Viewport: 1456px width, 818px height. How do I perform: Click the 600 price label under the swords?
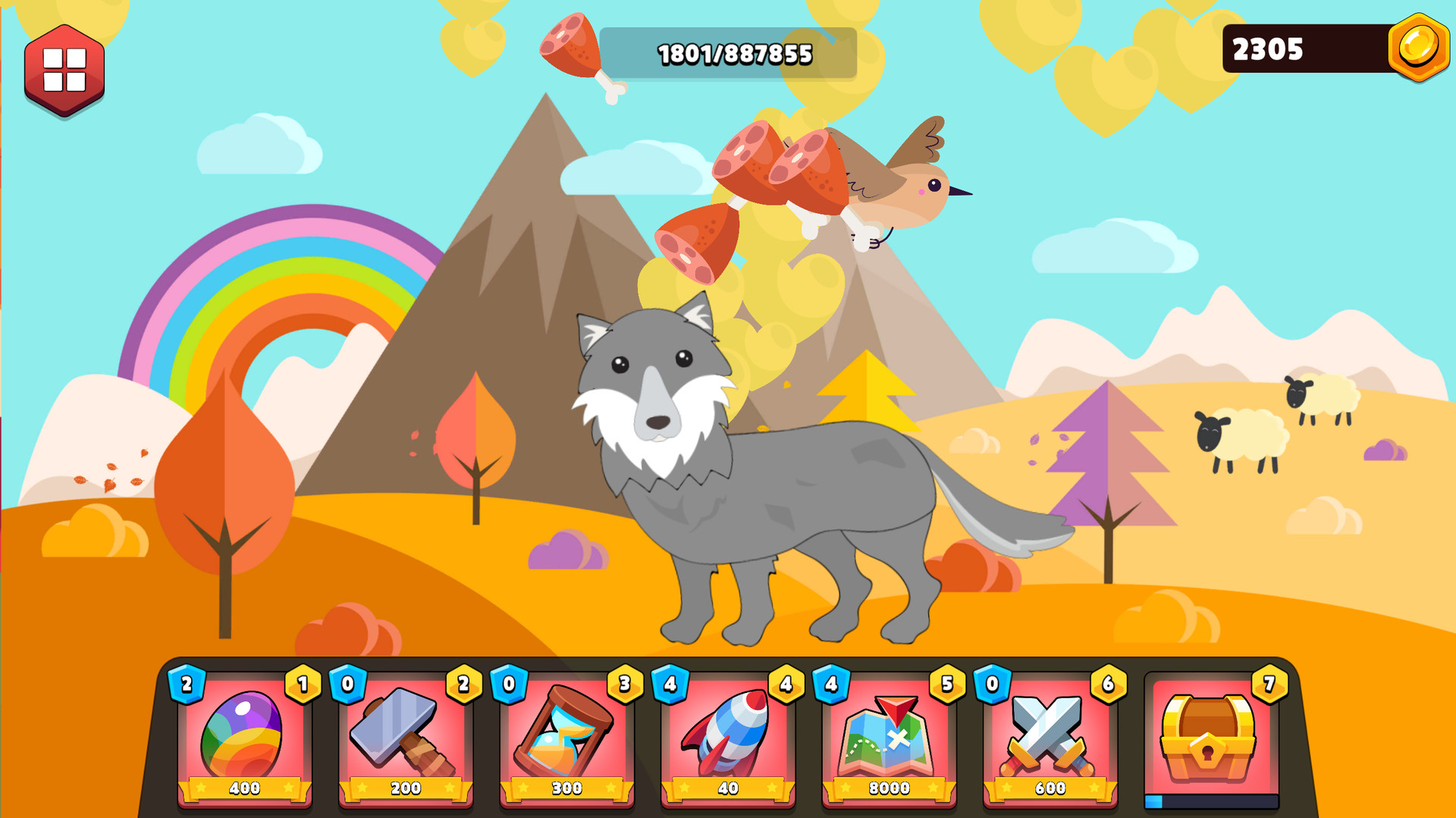tap(1049, 788)
